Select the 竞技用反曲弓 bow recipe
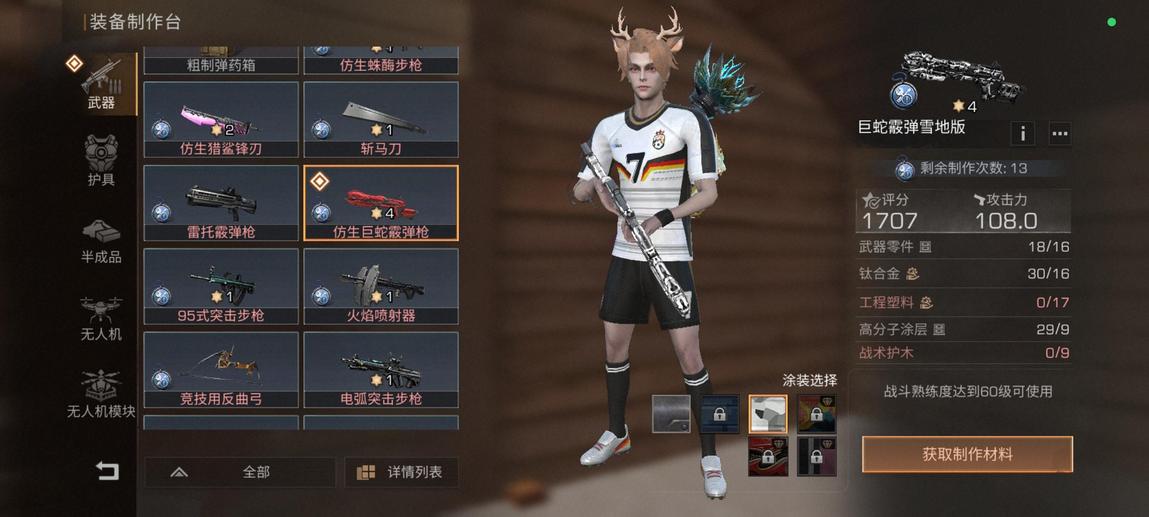This screenshot has height=517, width=1149. (221, 370)
